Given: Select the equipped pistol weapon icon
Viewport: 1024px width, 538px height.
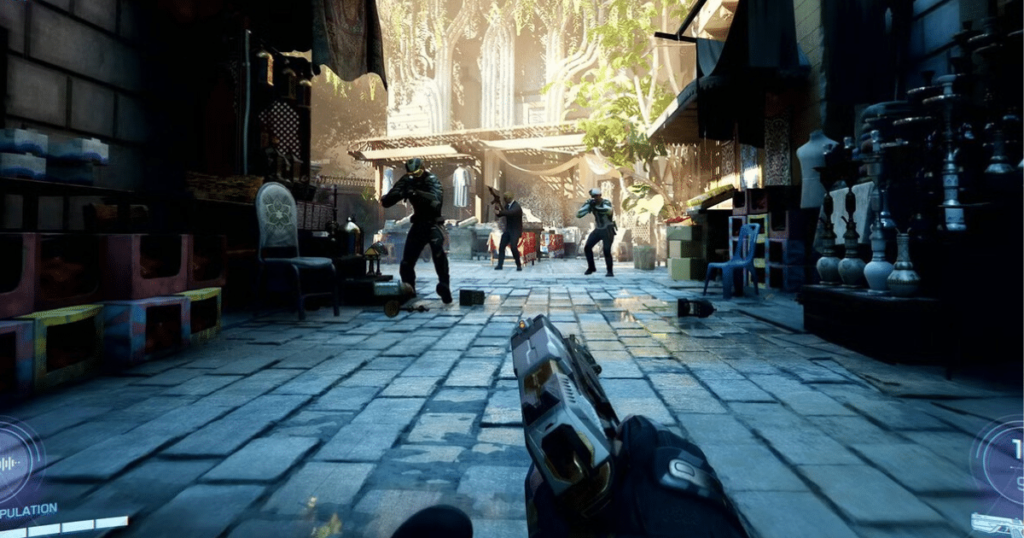Looking at the screenshot, I should click(x=1000, y=523).
